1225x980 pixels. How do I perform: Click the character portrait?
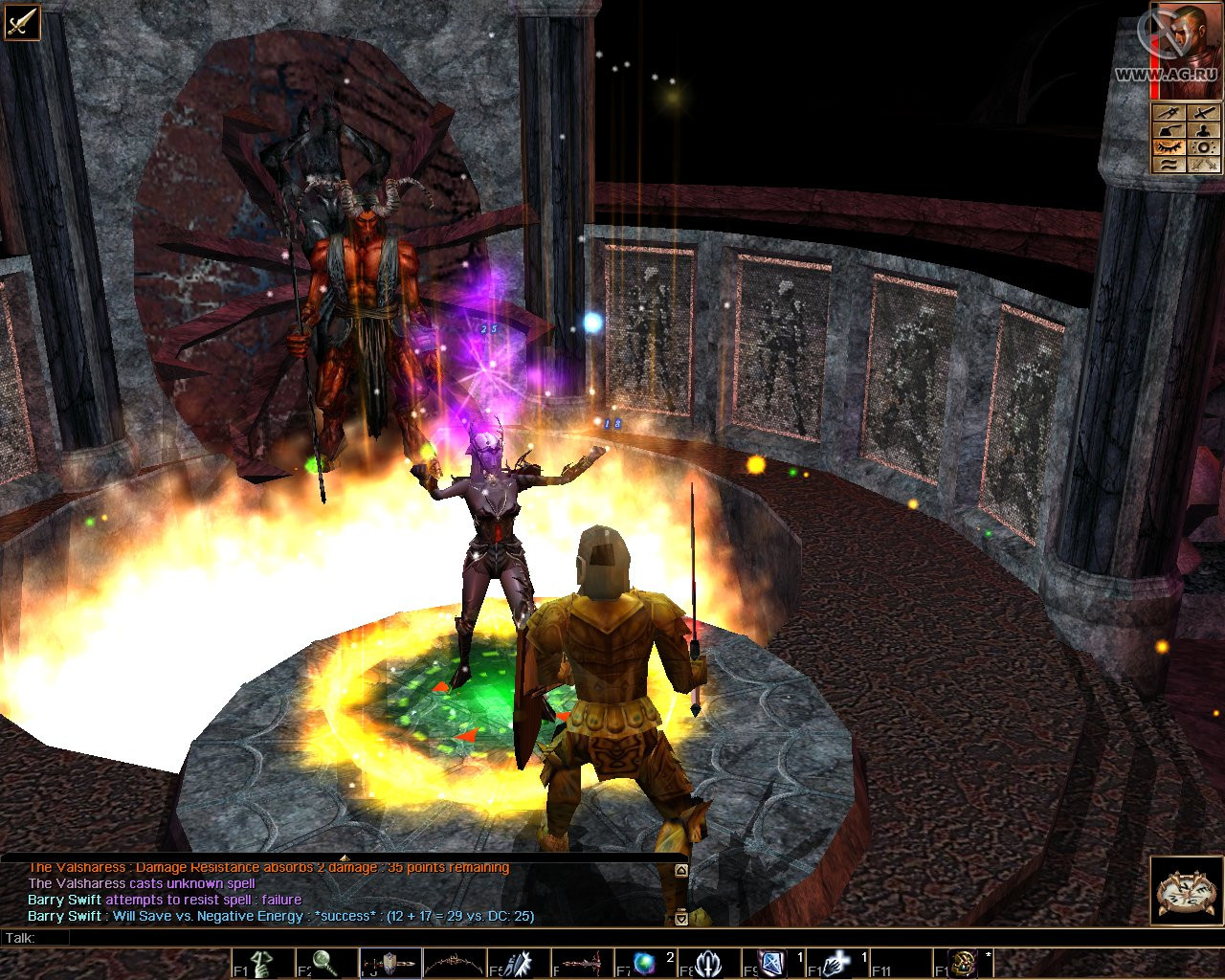[x=1186, y=50]
